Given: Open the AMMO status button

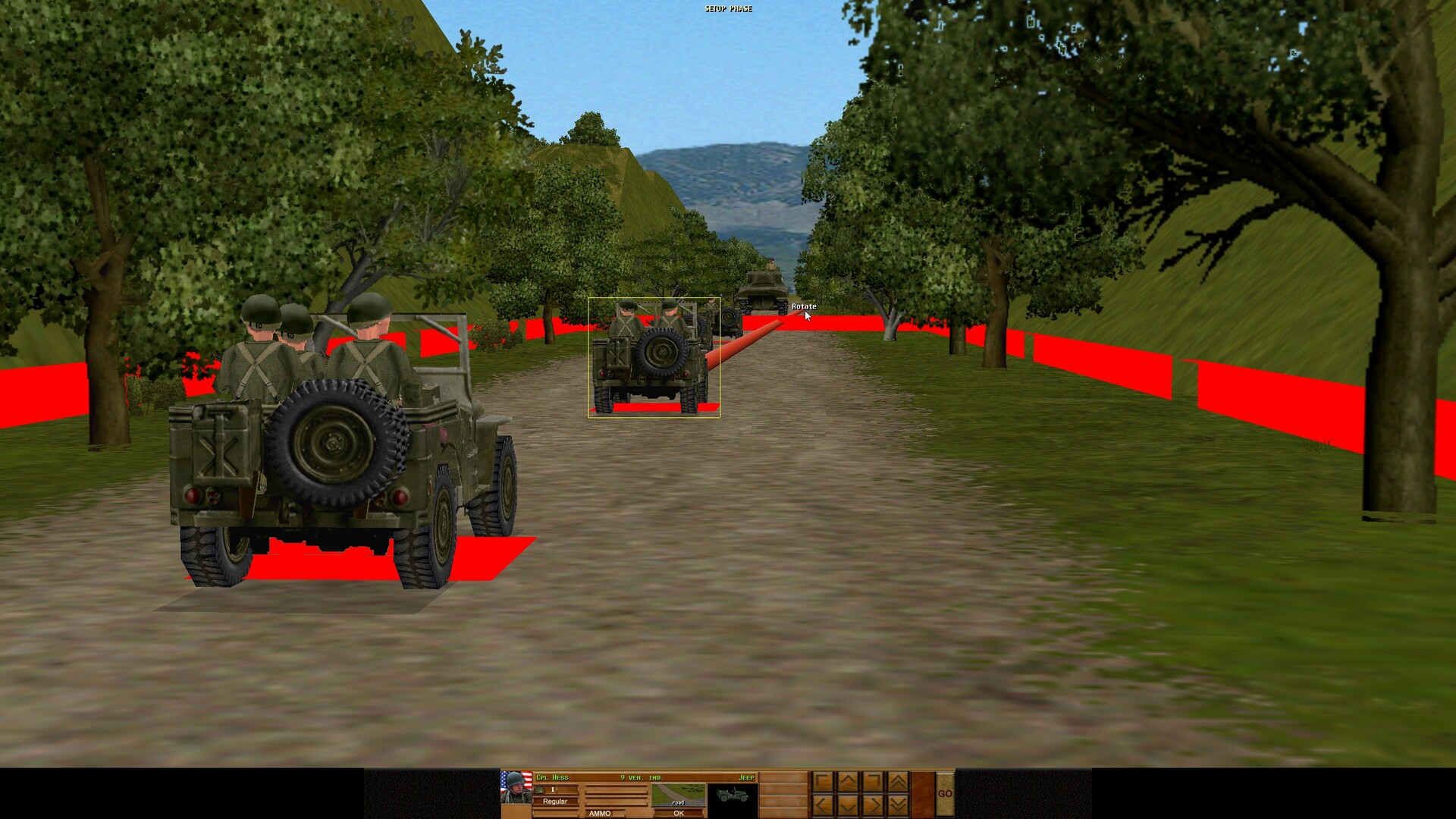Looking at the screenshot, I should (600, 813).
